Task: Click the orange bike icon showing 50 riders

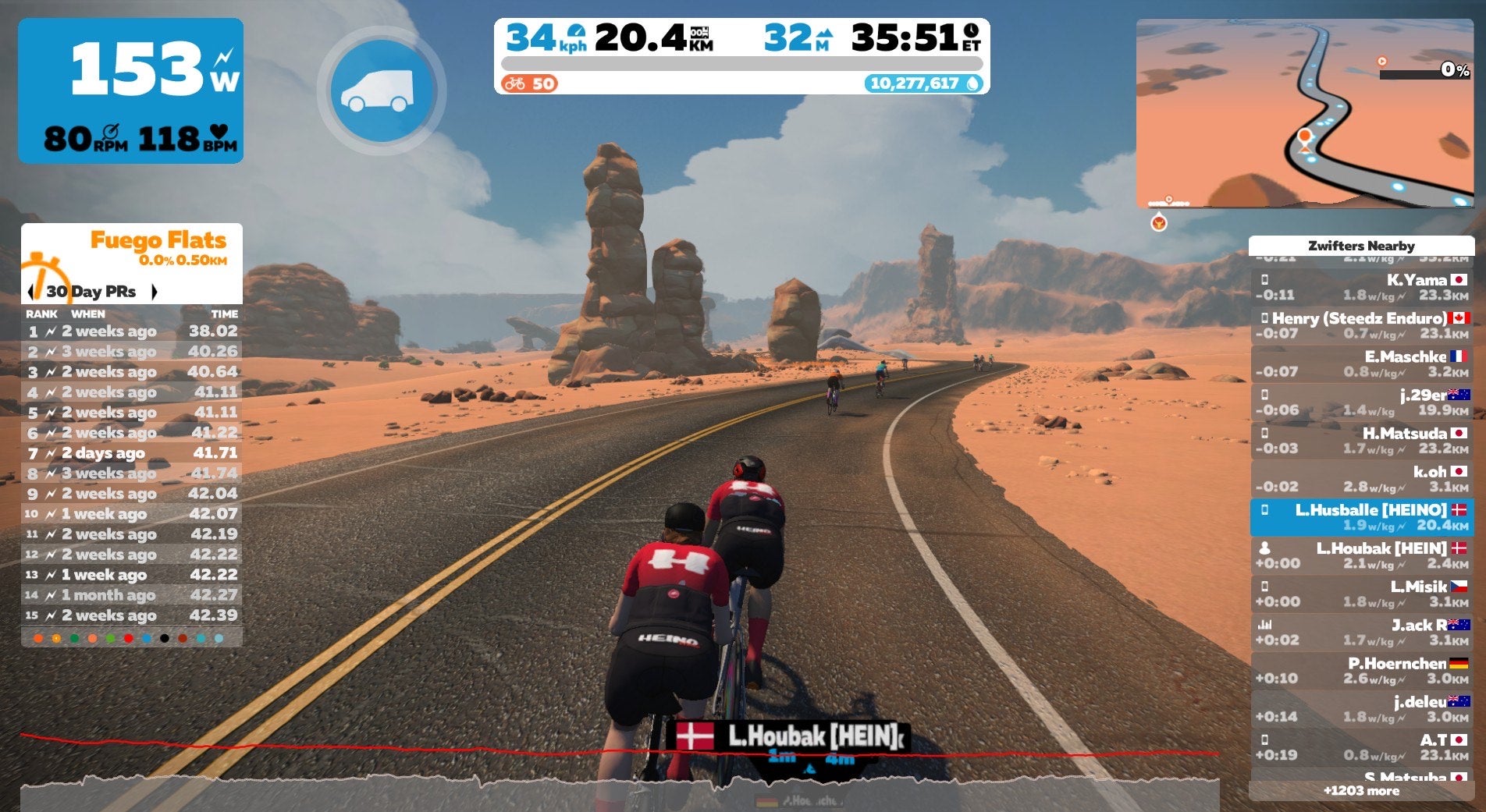Action: (515, 82)
